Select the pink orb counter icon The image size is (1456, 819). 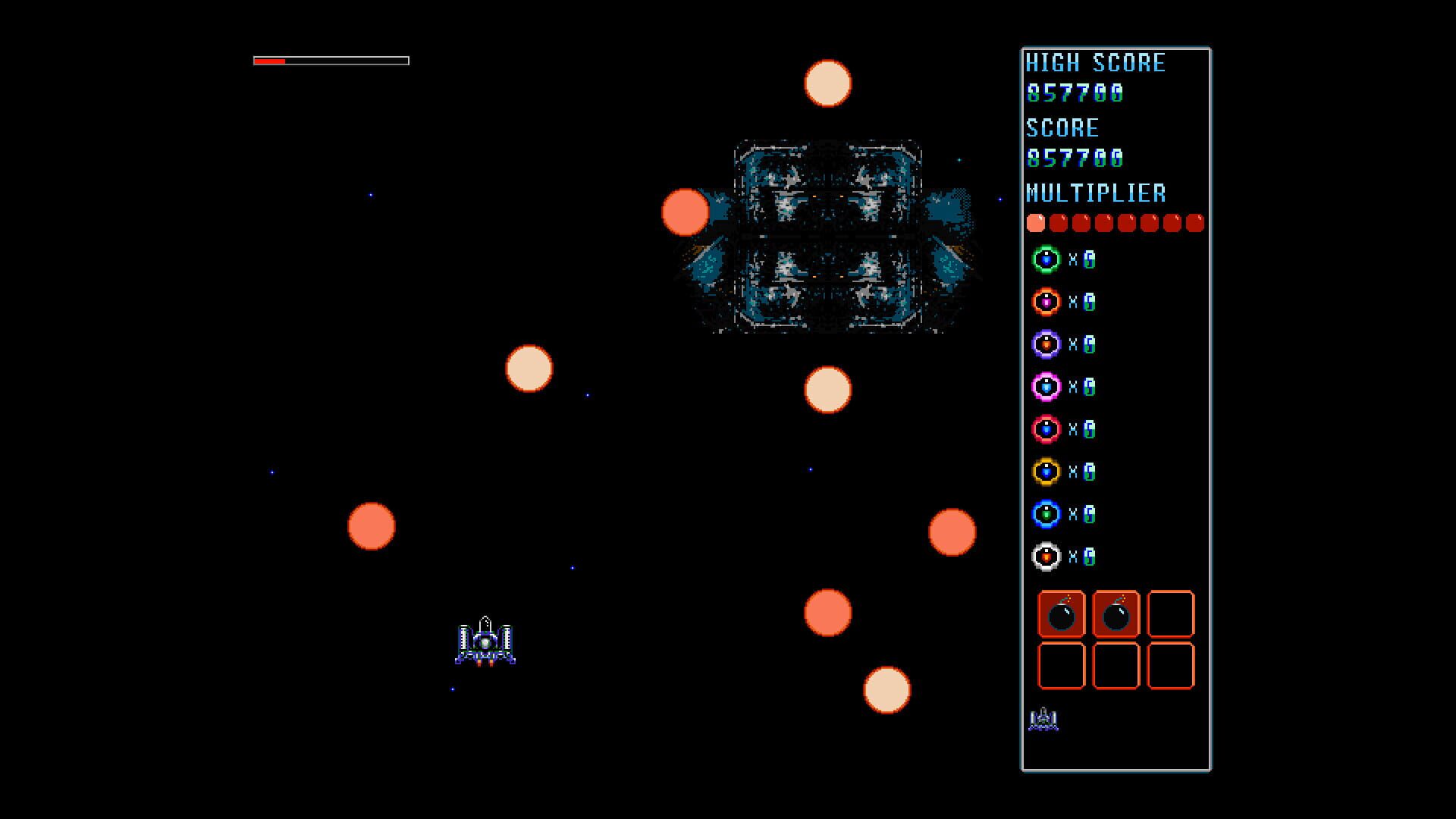pyautogui.click(x=1045, y=387)
